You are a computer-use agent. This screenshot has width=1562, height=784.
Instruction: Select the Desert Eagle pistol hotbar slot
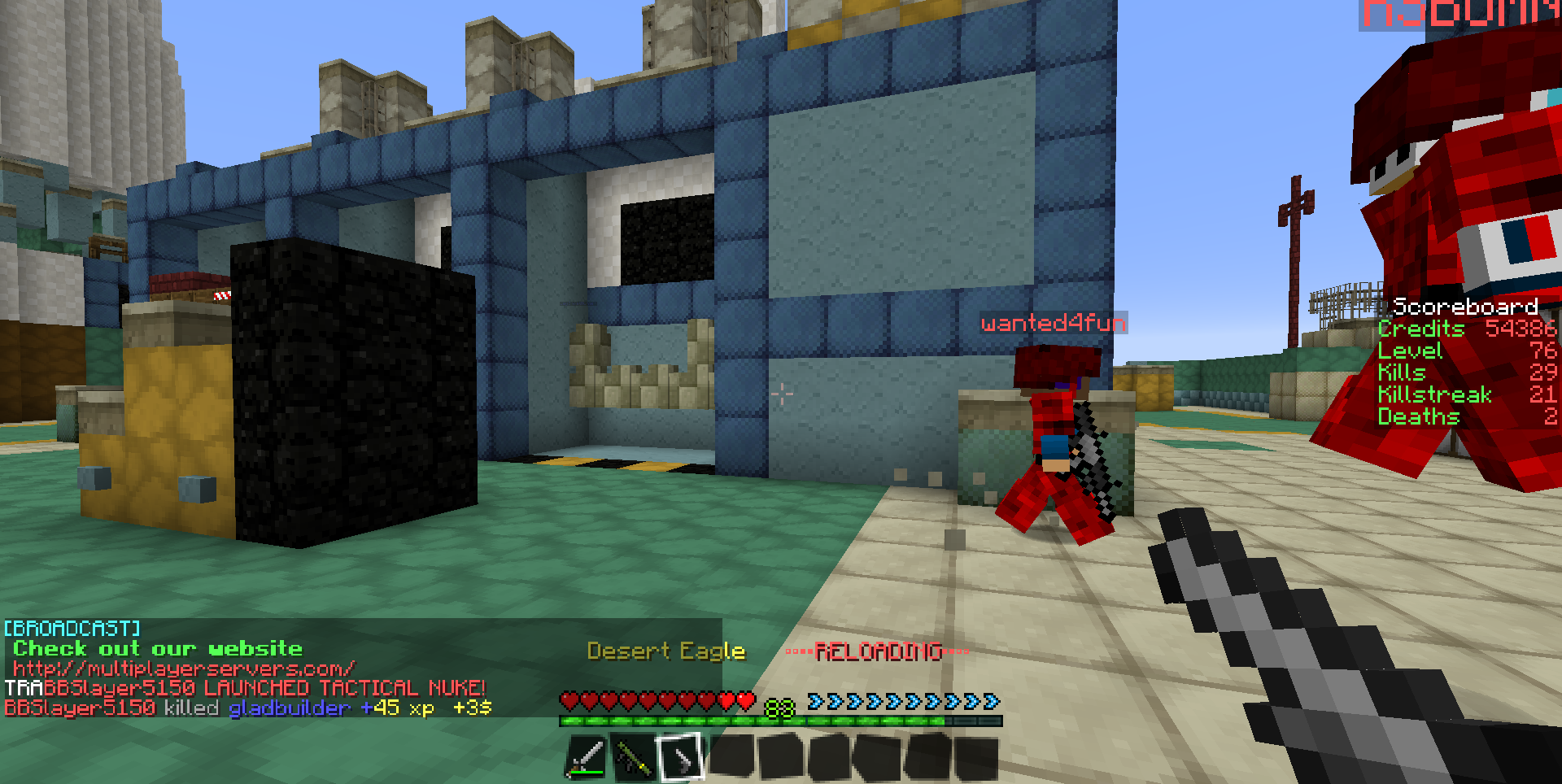(680, 757)
